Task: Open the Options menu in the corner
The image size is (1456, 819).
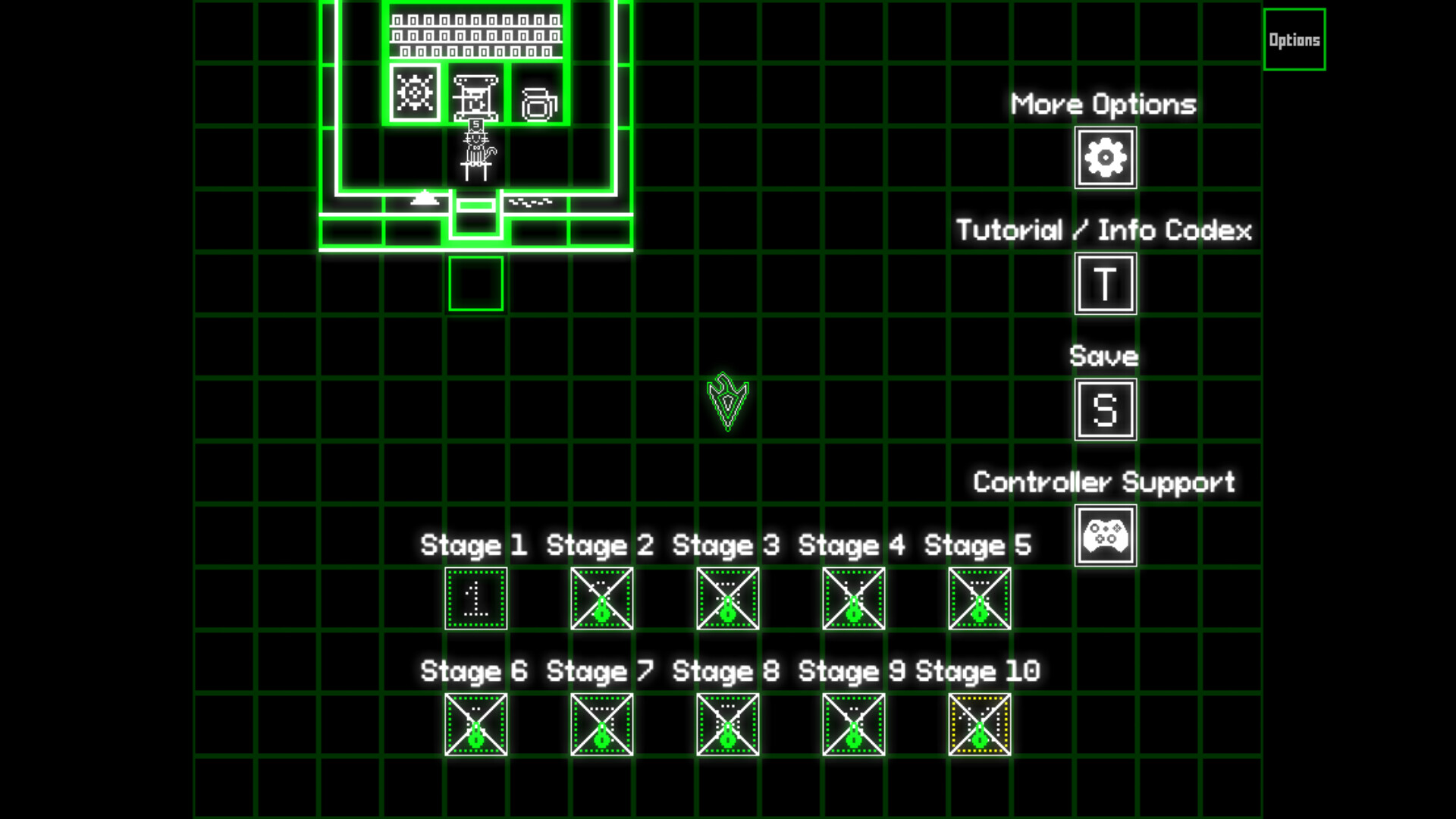Action: click(1294, 39)
